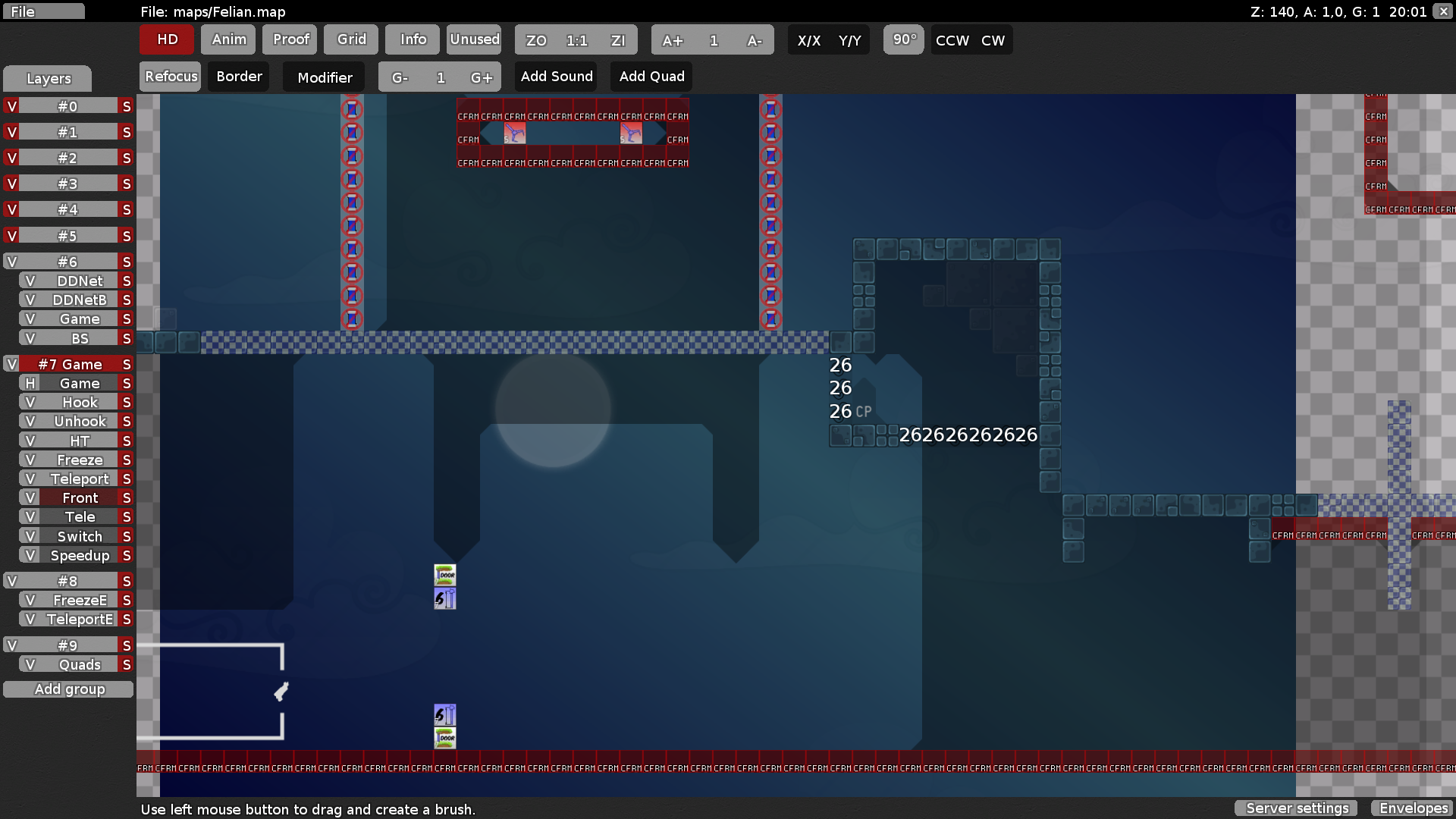Toggle HD view mode

[166, 39]
